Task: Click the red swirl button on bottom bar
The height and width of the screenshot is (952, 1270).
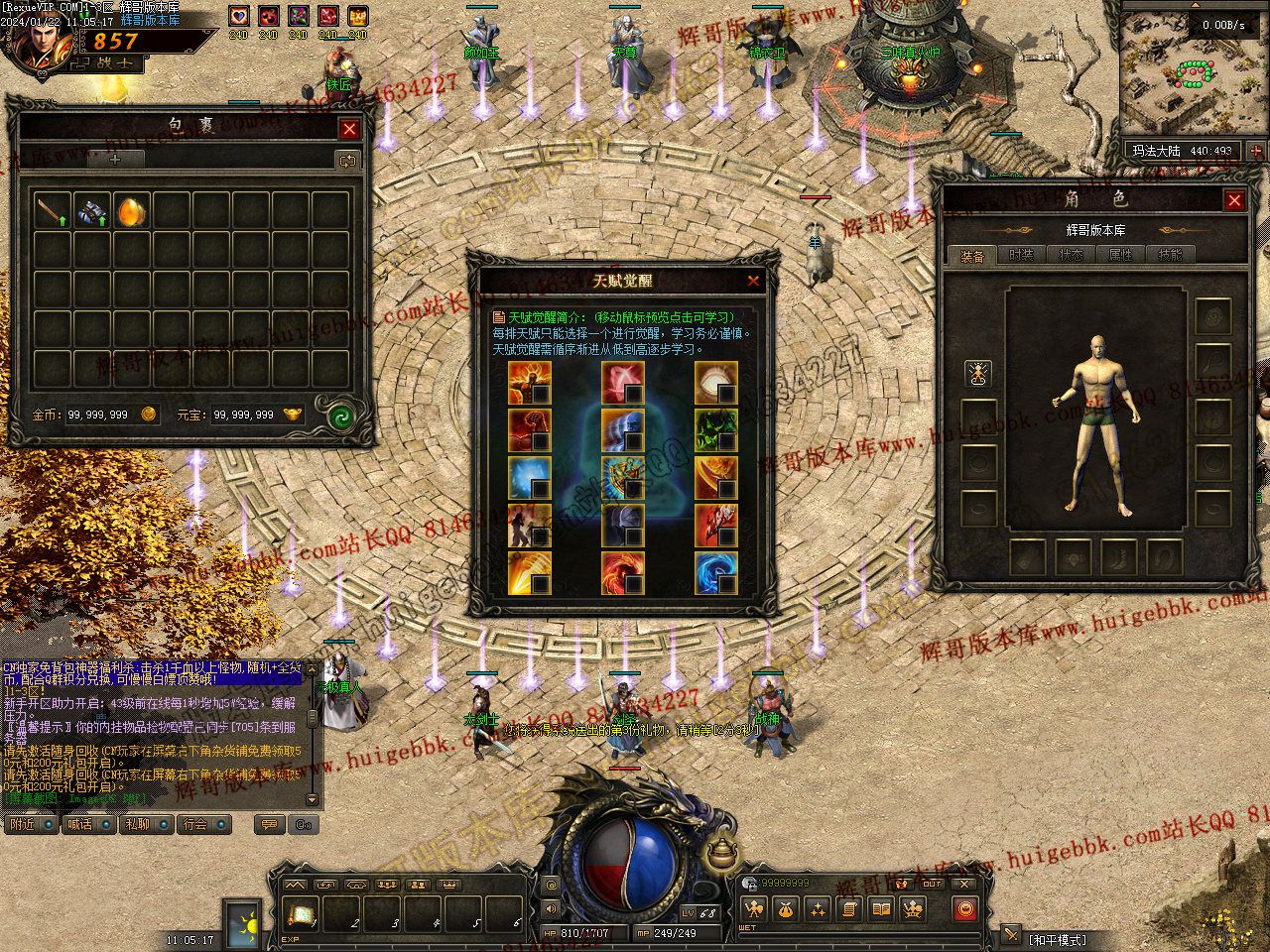Action: [x=964, y=908]
